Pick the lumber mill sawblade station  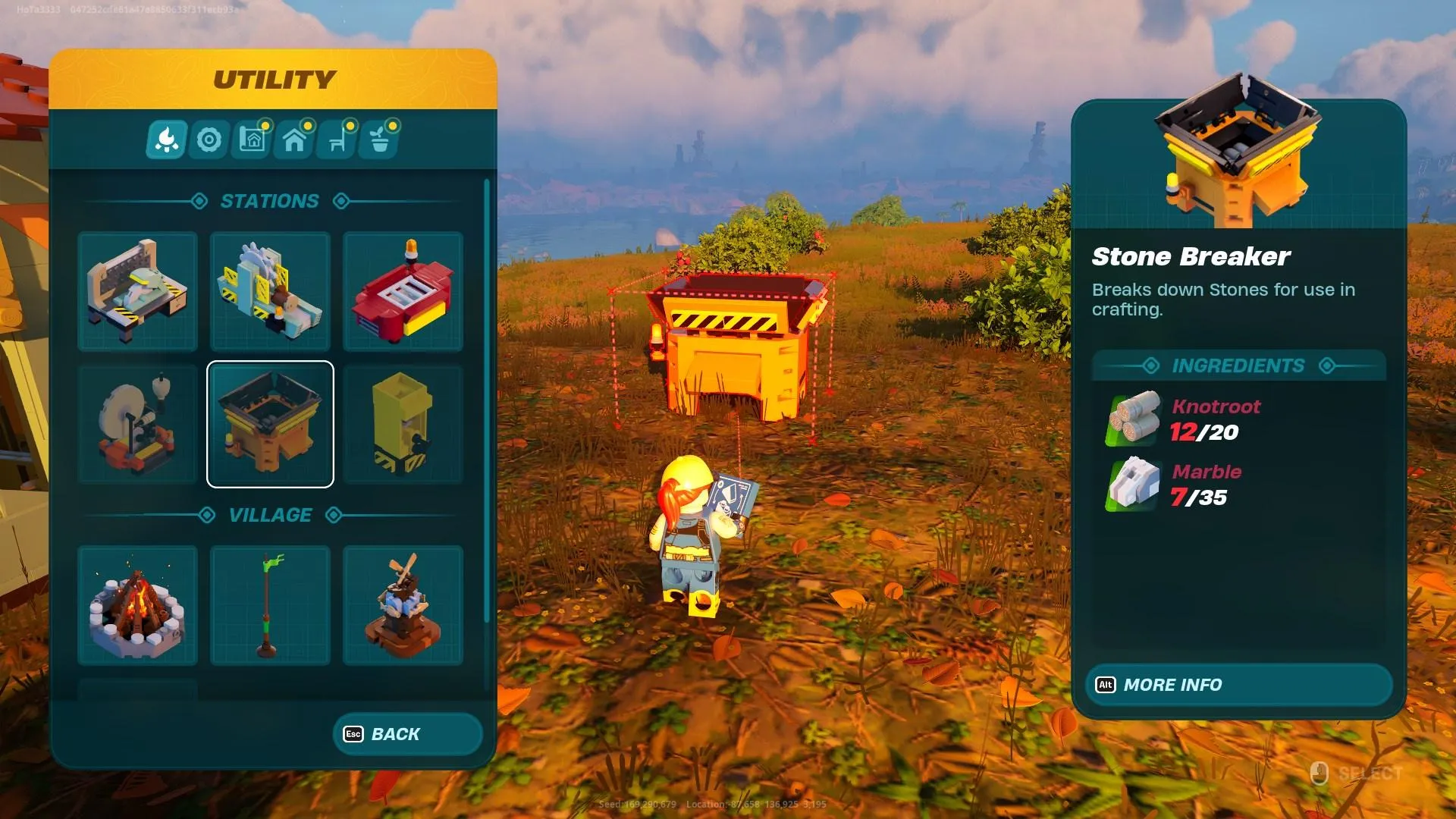point(271,292)
